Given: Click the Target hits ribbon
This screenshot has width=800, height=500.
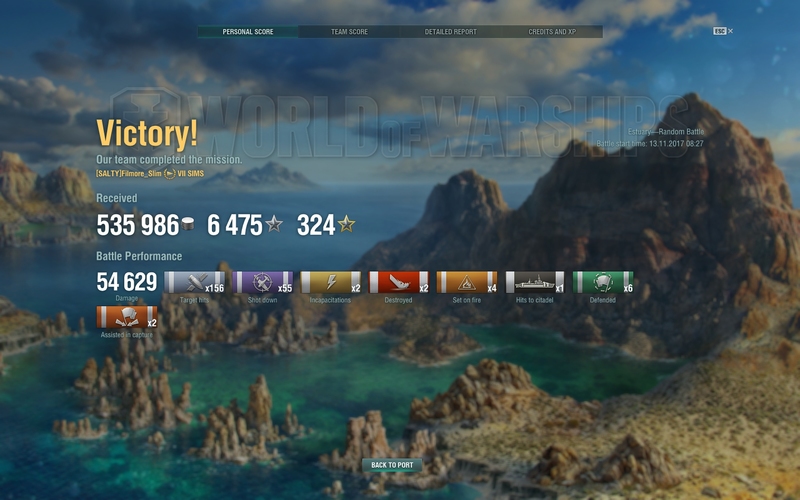Looking at the screenshot, I should (x=194, y=283).
